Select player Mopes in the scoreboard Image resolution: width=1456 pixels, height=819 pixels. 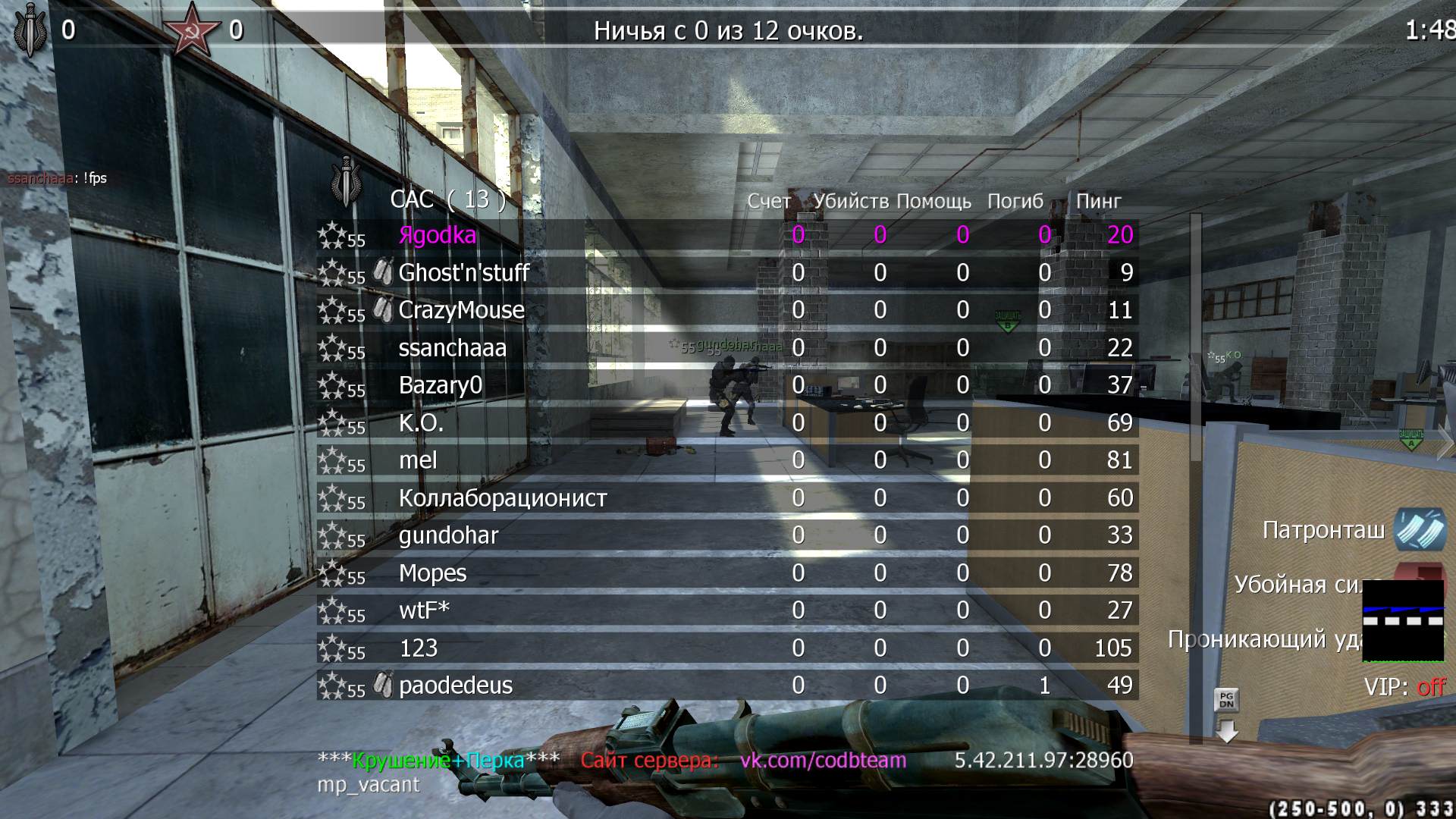click(x=432, y=573)
